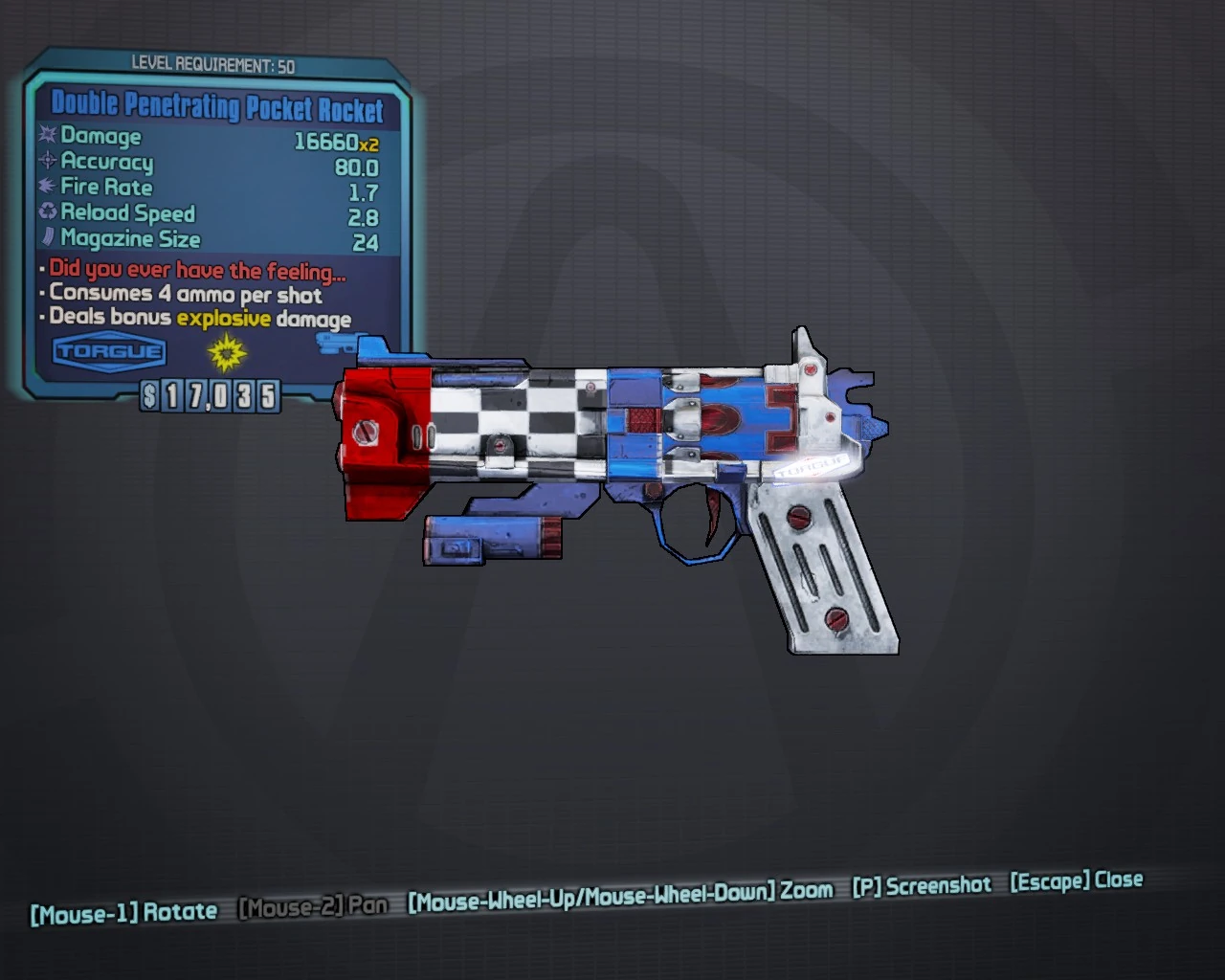
Task: Click the $17,035 price tag
Action: click(x=209, y=395)
